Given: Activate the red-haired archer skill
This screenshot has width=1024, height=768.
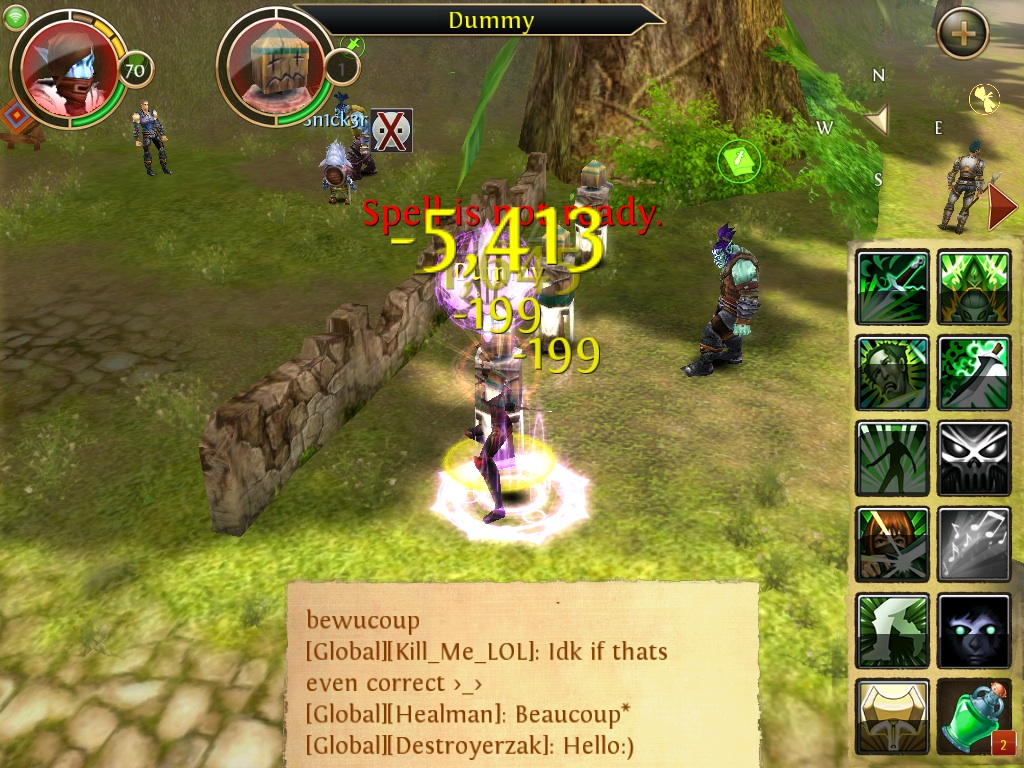Looking at the screenshot, I should (x=893, y=545).
